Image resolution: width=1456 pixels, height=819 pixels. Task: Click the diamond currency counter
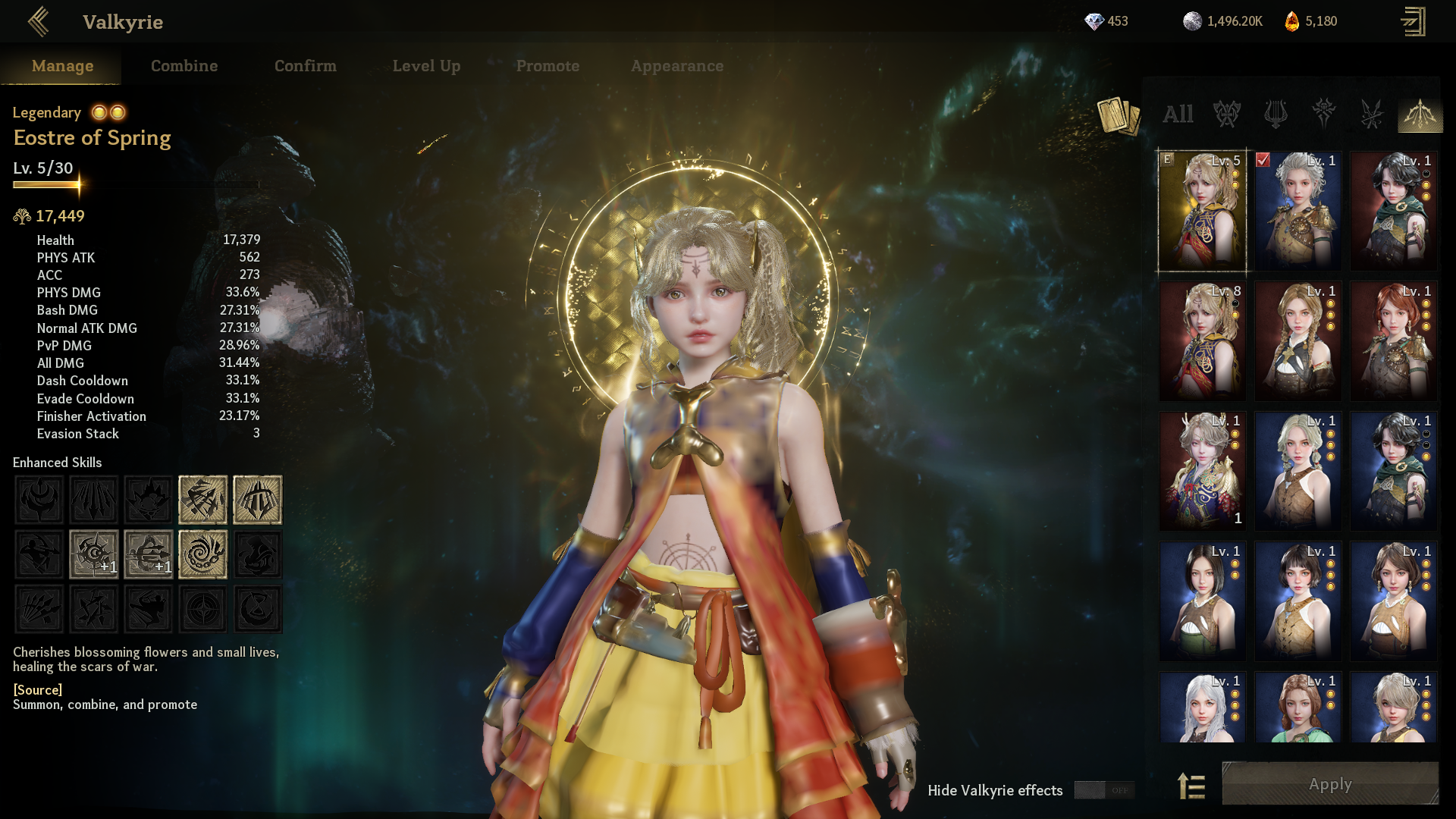(x=1106, y=21)
